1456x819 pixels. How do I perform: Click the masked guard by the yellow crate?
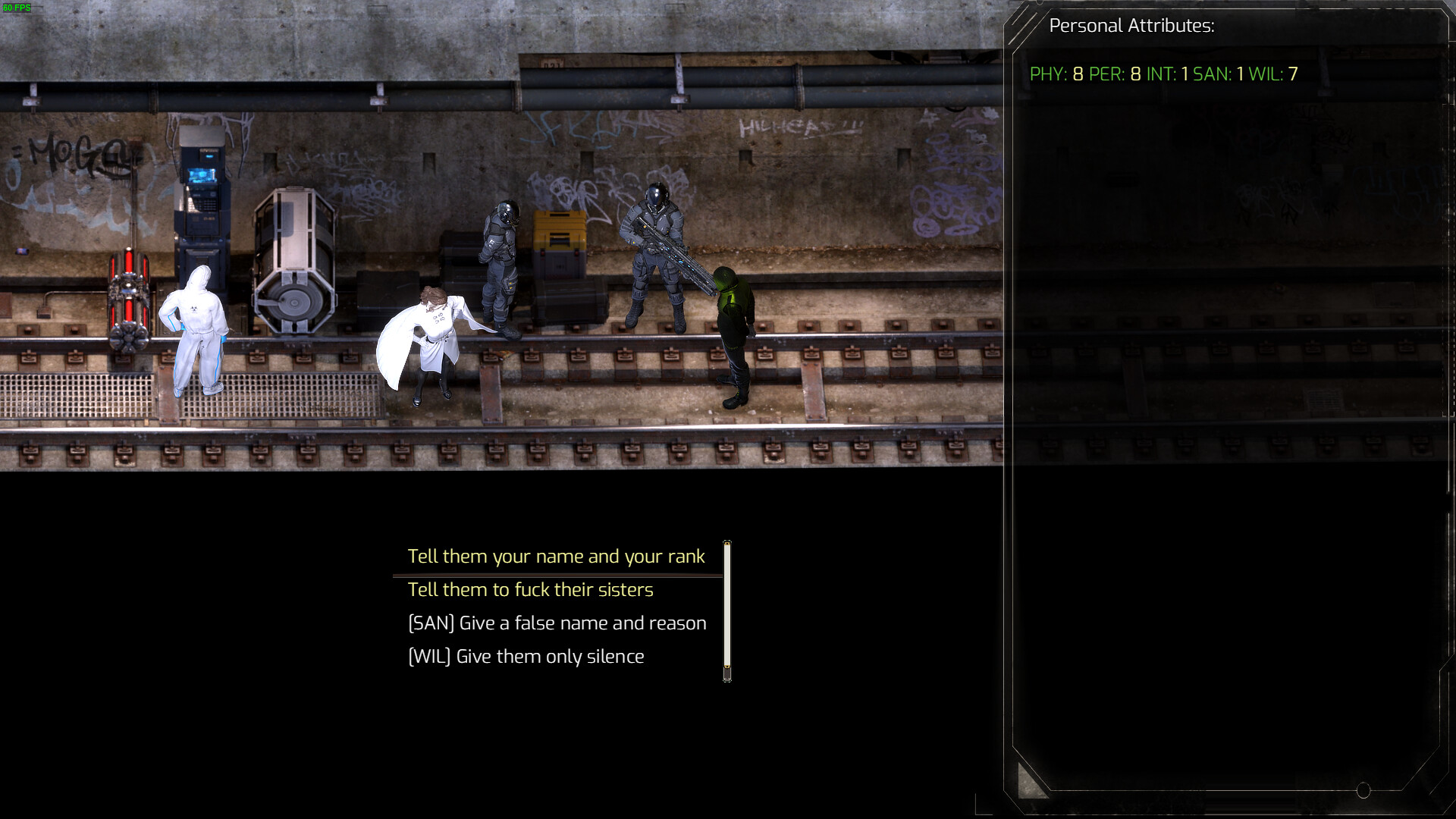(x=501, y=258)
